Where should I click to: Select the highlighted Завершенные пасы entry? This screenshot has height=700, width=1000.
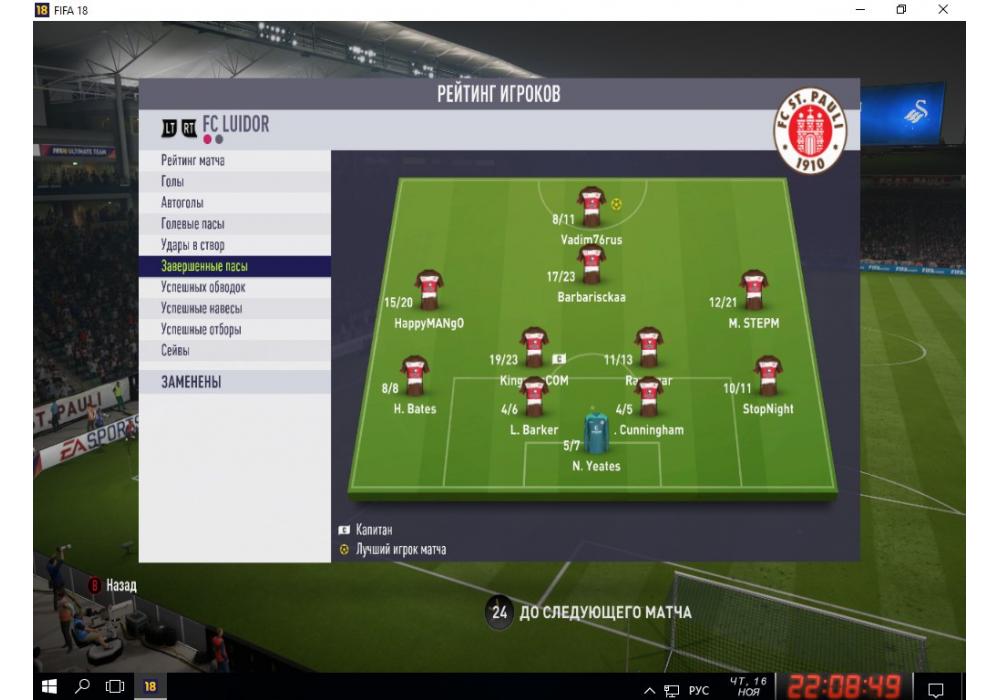point(204,267)
